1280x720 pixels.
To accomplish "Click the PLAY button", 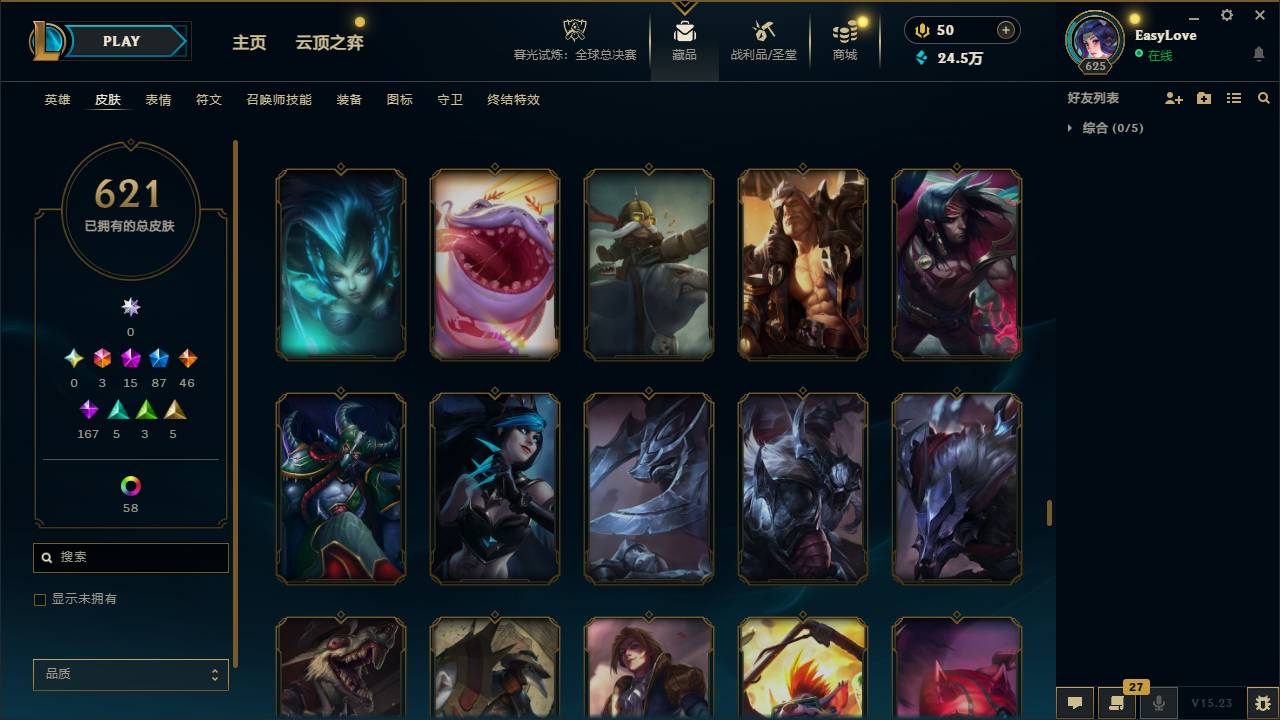I will tap(122, 41).
